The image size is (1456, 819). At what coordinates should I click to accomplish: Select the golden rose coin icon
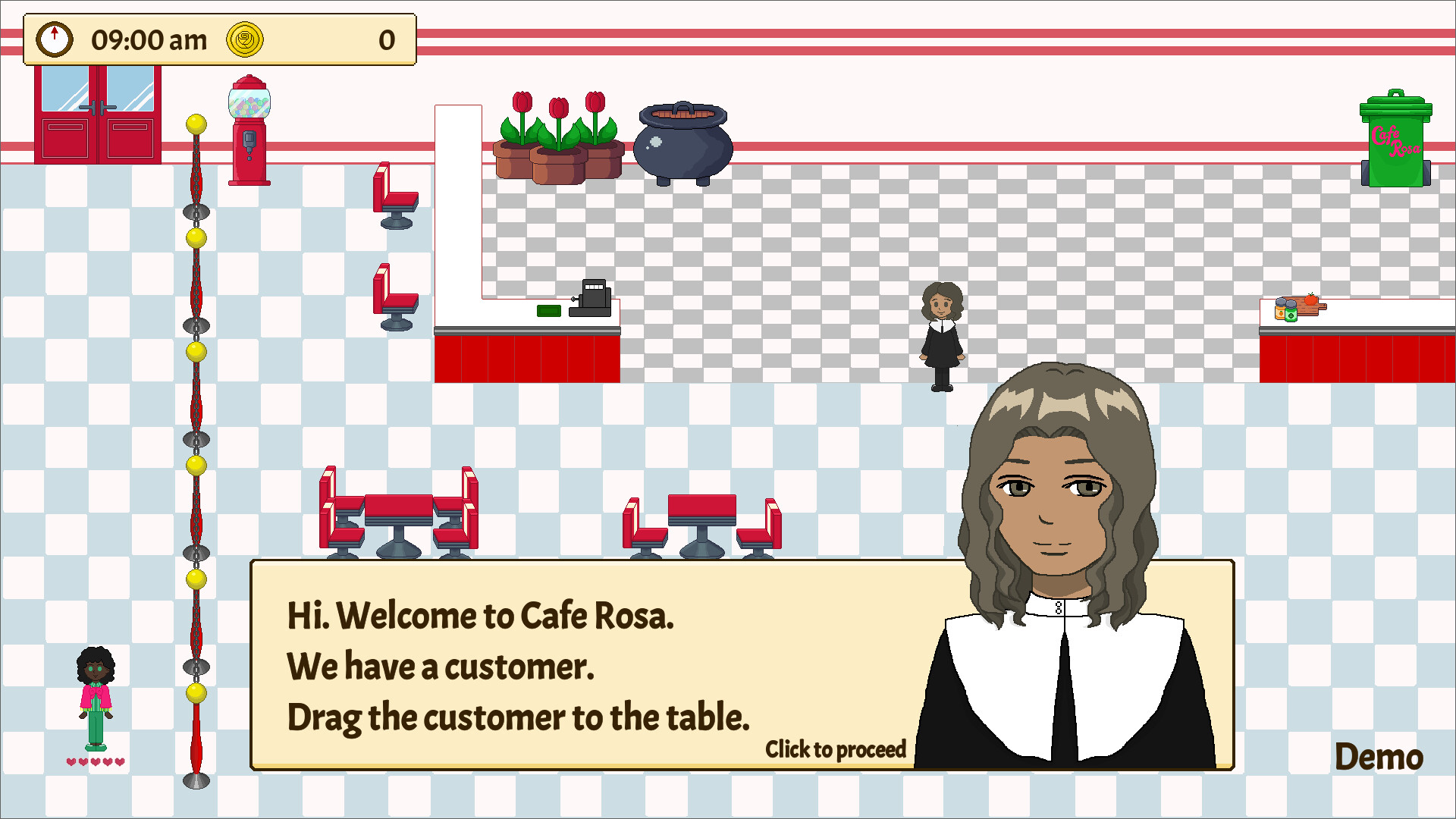[245, 39]
